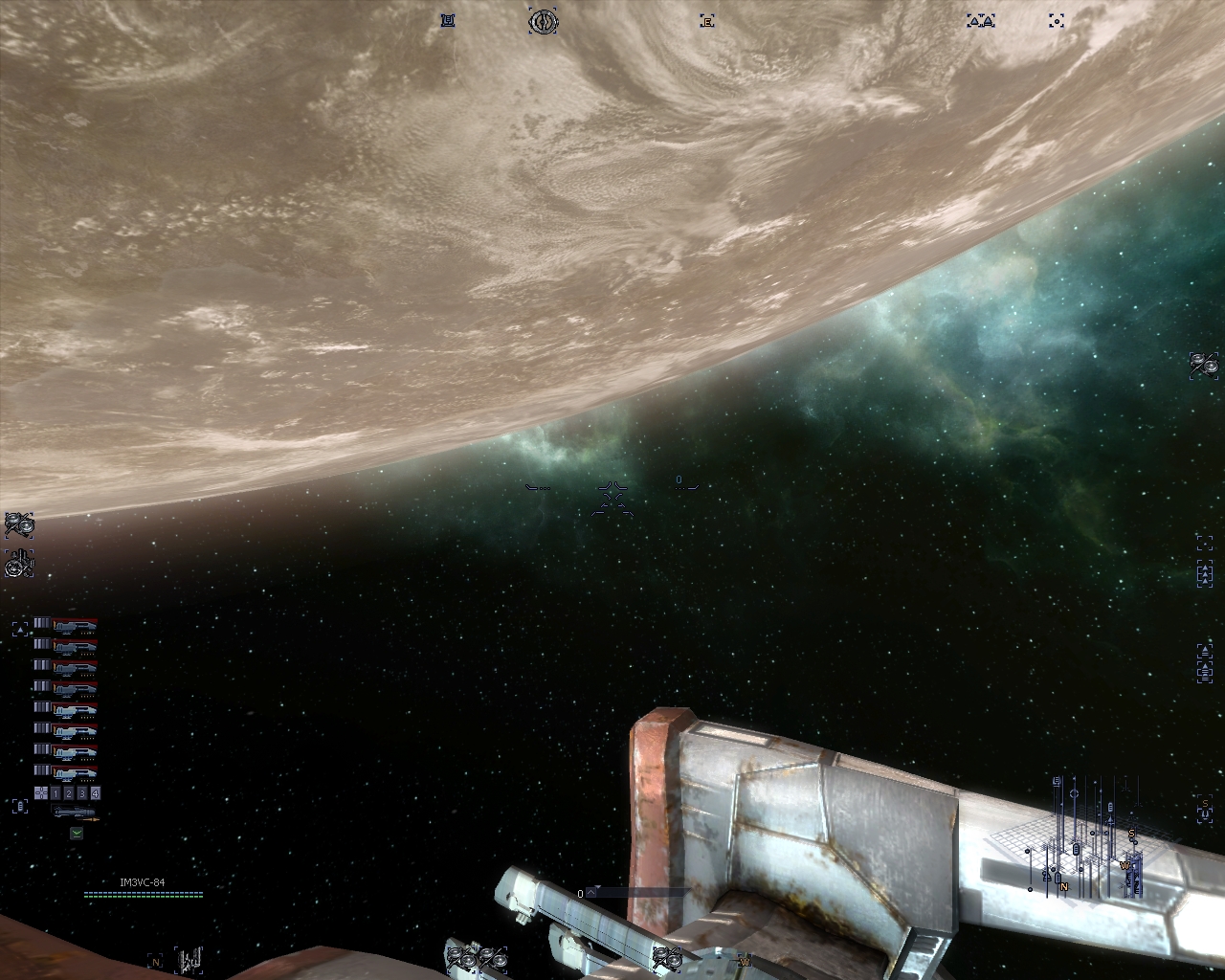Click the crosshair icon beside weapon group numbers
Screen dimensions: 1225x980
point(41,793)
